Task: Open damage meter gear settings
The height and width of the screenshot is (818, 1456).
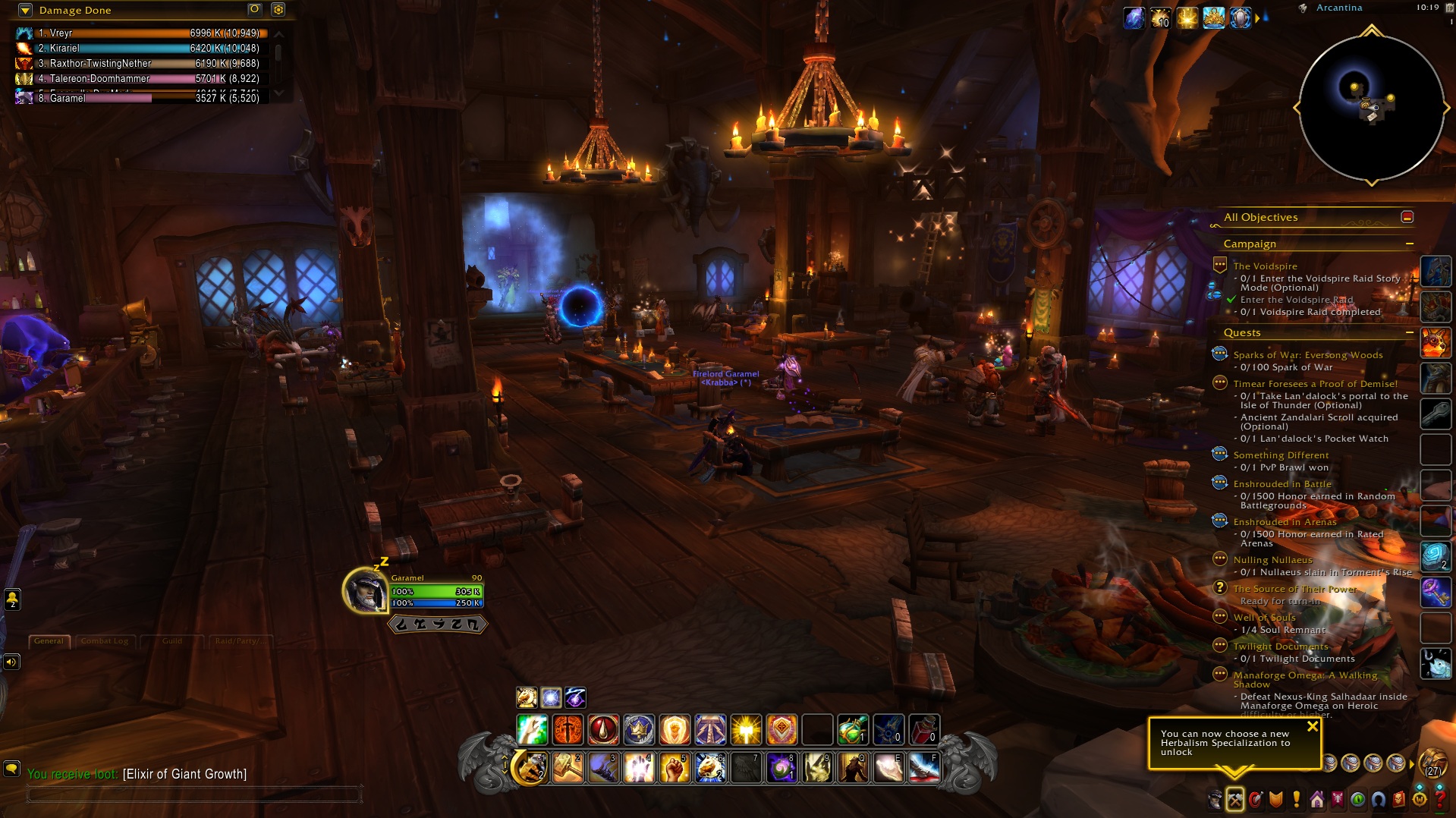Action: coord(278,10)
